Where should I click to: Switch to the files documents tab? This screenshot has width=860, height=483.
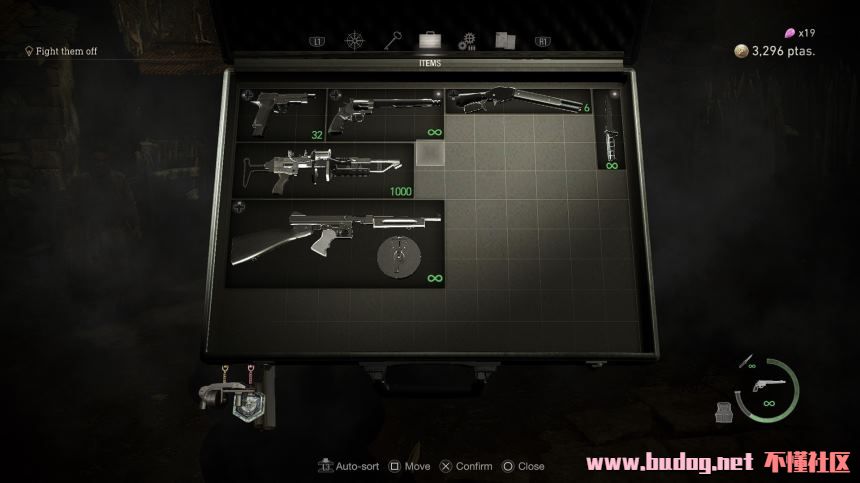tap(504, 41)
